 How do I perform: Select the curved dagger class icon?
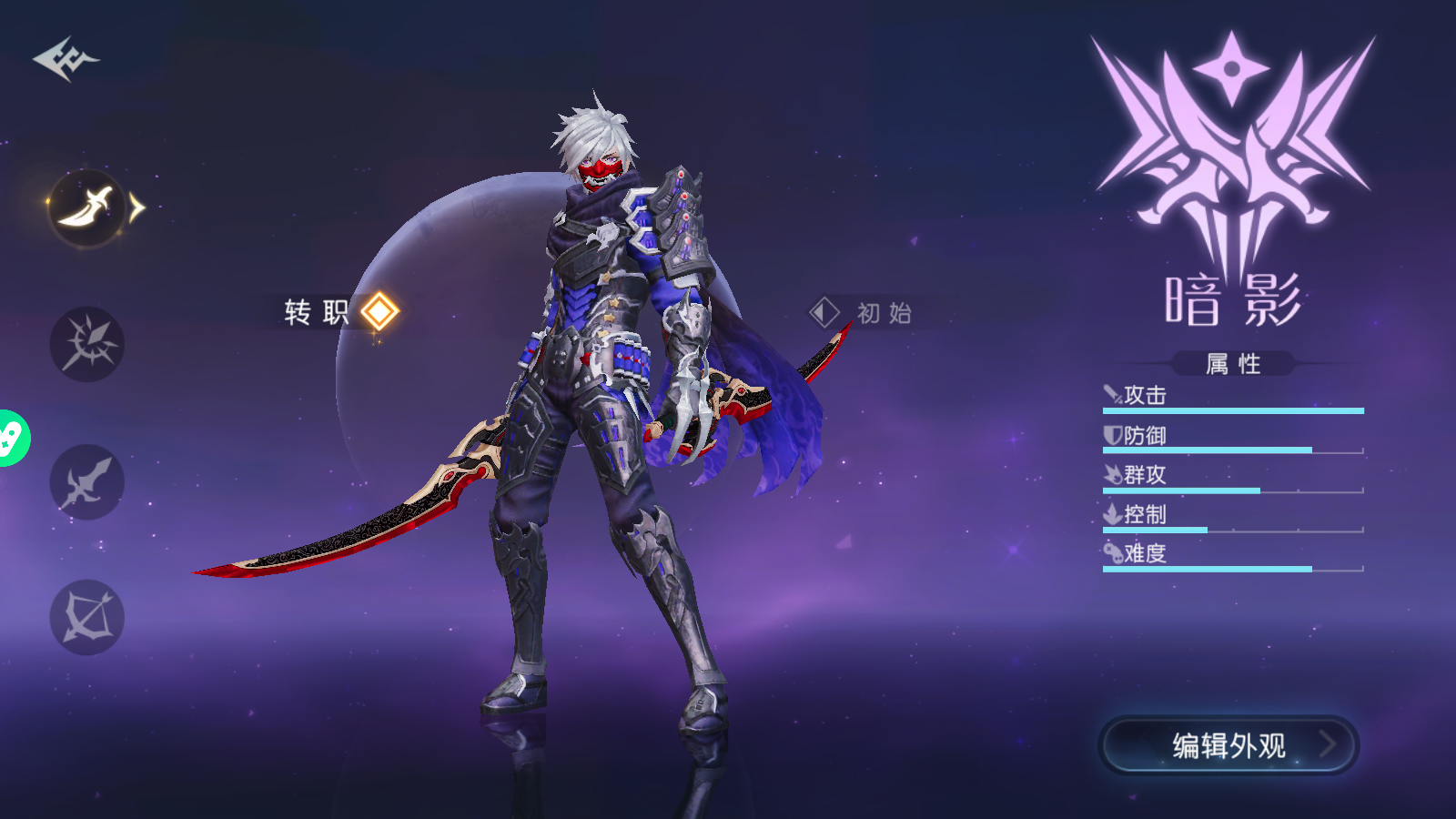point(86,207)
